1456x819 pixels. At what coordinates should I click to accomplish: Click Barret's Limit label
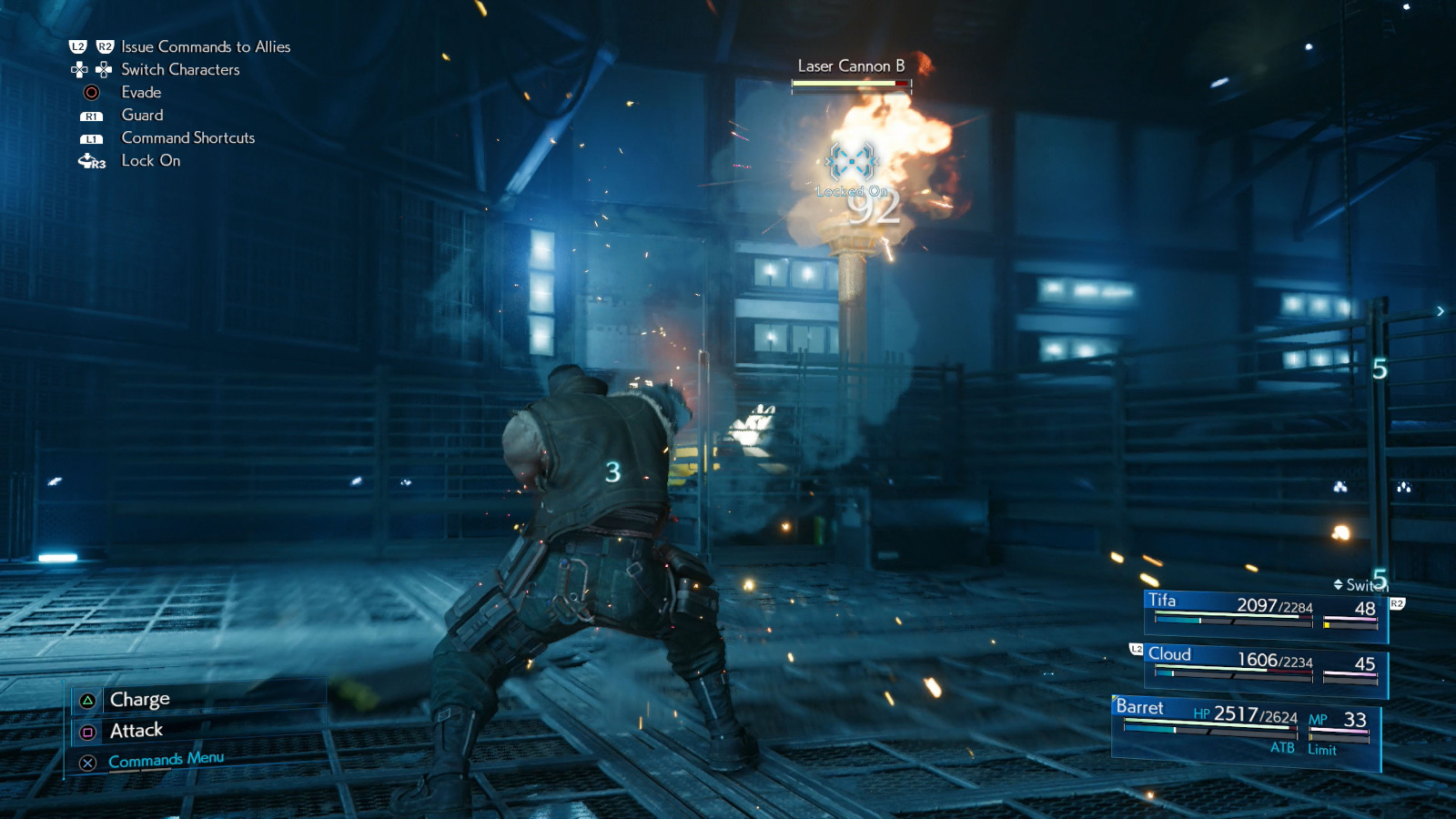pyautogui.click(x=1321, y=750)
